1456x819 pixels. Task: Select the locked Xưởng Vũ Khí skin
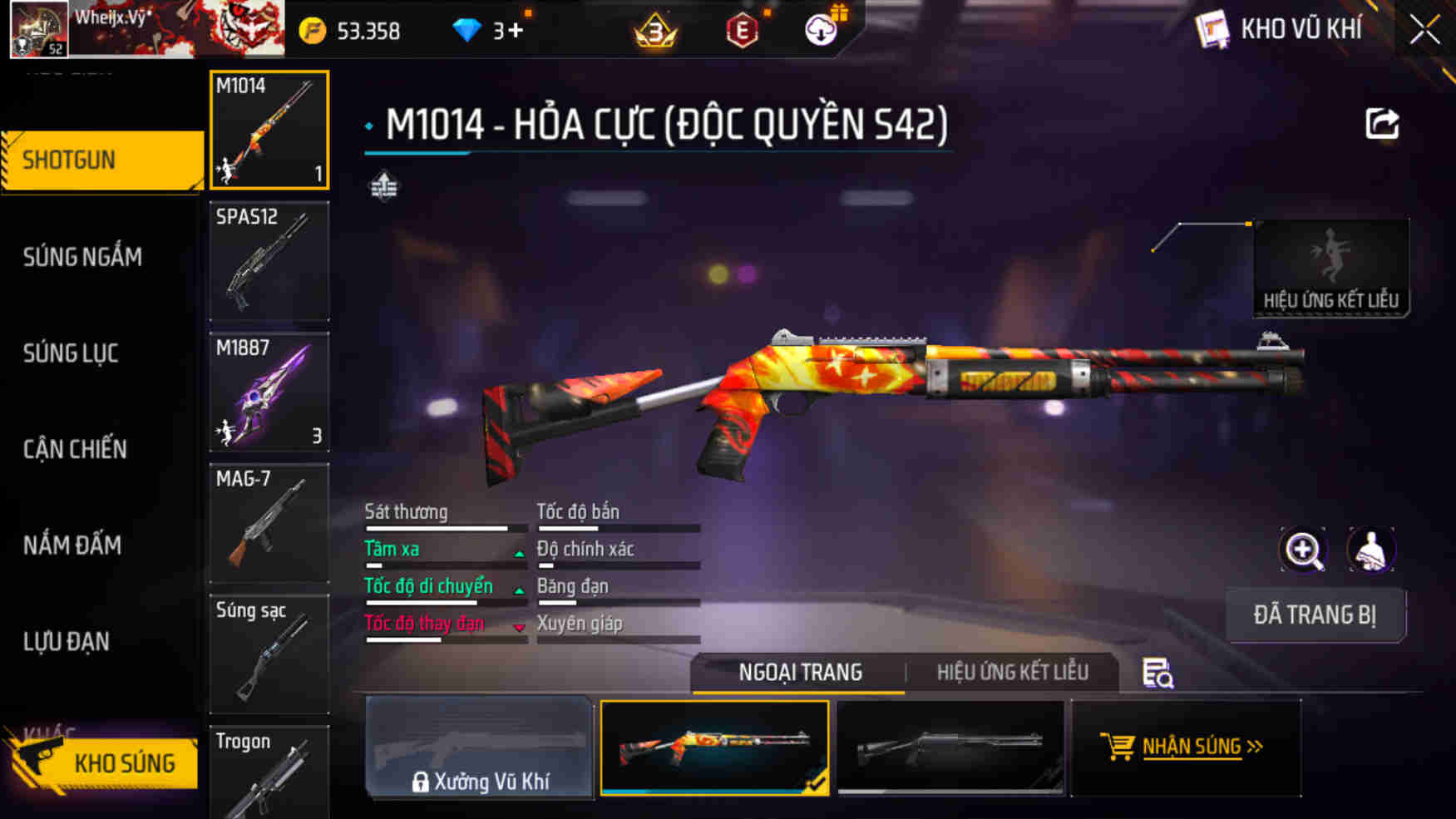click(480, 748)
